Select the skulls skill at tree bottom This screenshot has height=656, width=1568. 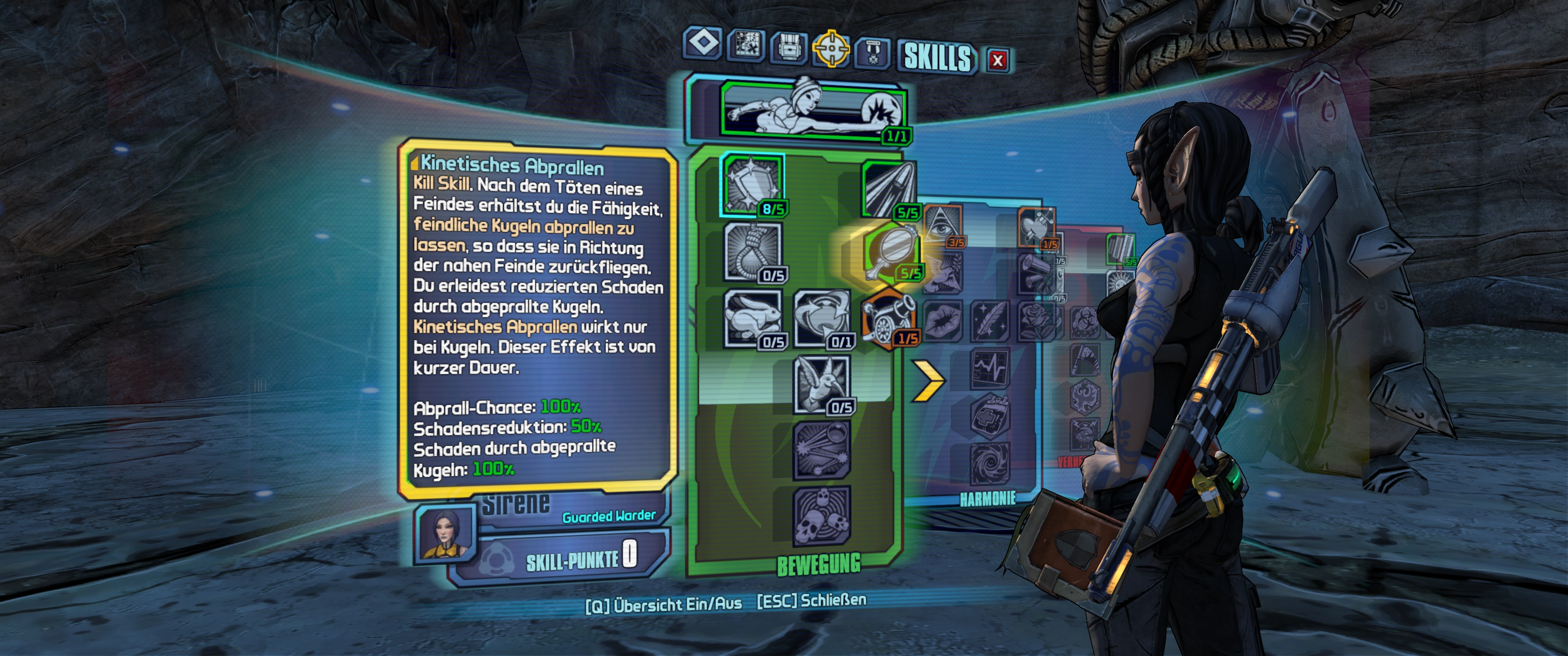point(822,516)
